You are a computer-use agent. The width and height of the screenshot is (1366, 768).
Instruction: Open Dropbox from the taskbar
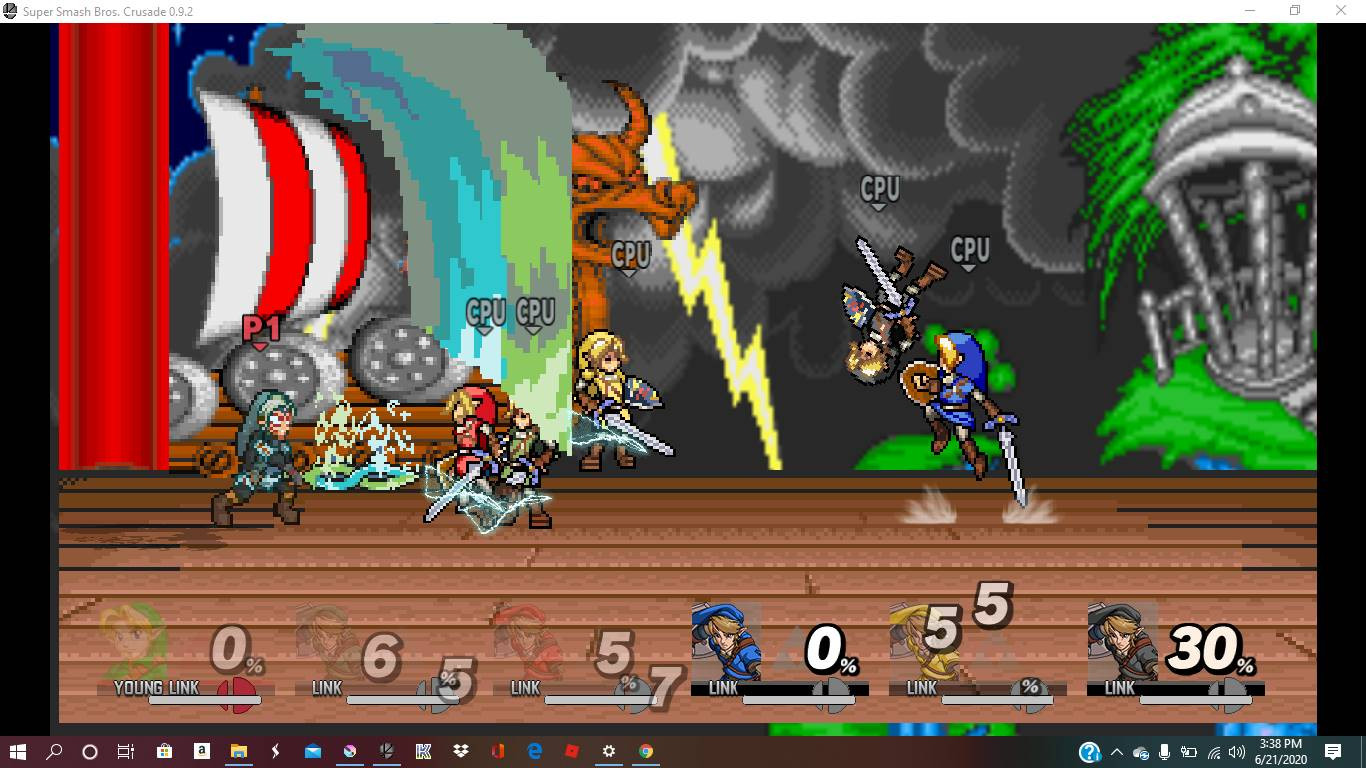coord(458,752)
